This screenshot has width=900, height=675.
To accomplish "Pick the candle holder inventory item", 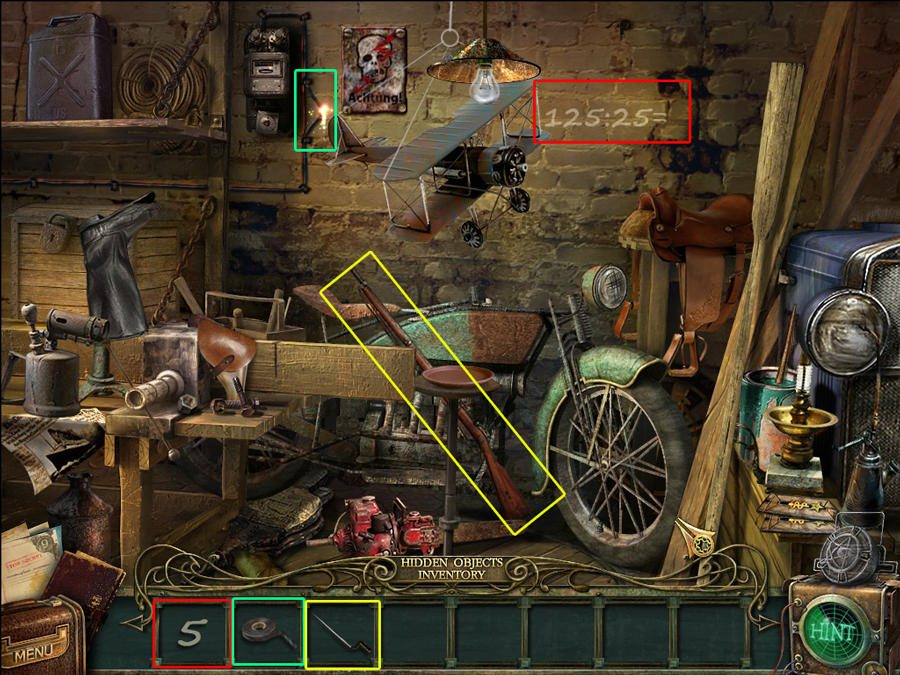I will (x=267, y=632).
